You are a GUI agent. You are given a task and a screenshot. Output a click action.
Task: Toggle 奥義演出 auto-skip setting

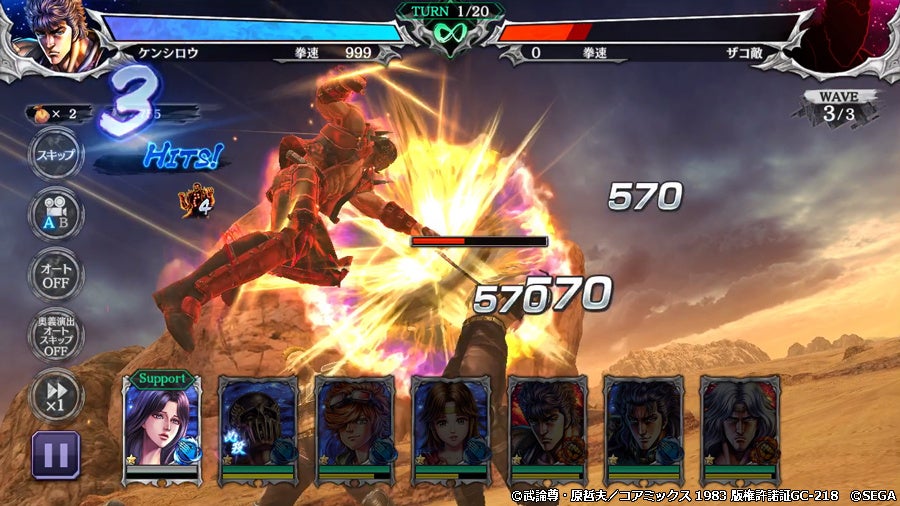point(55,336)
